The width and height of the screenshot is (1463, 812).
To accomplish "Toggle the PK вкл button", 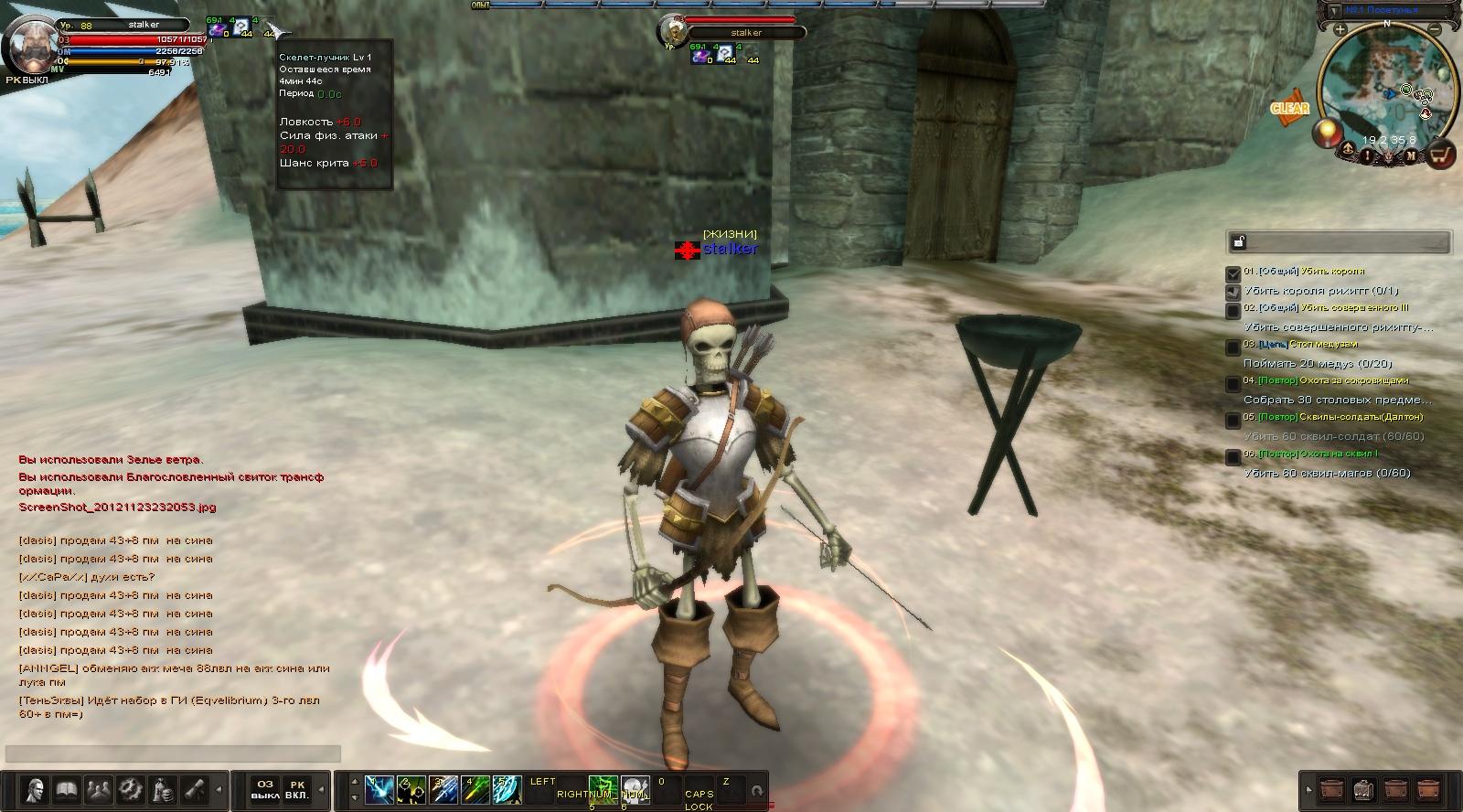I will [297, 789].
